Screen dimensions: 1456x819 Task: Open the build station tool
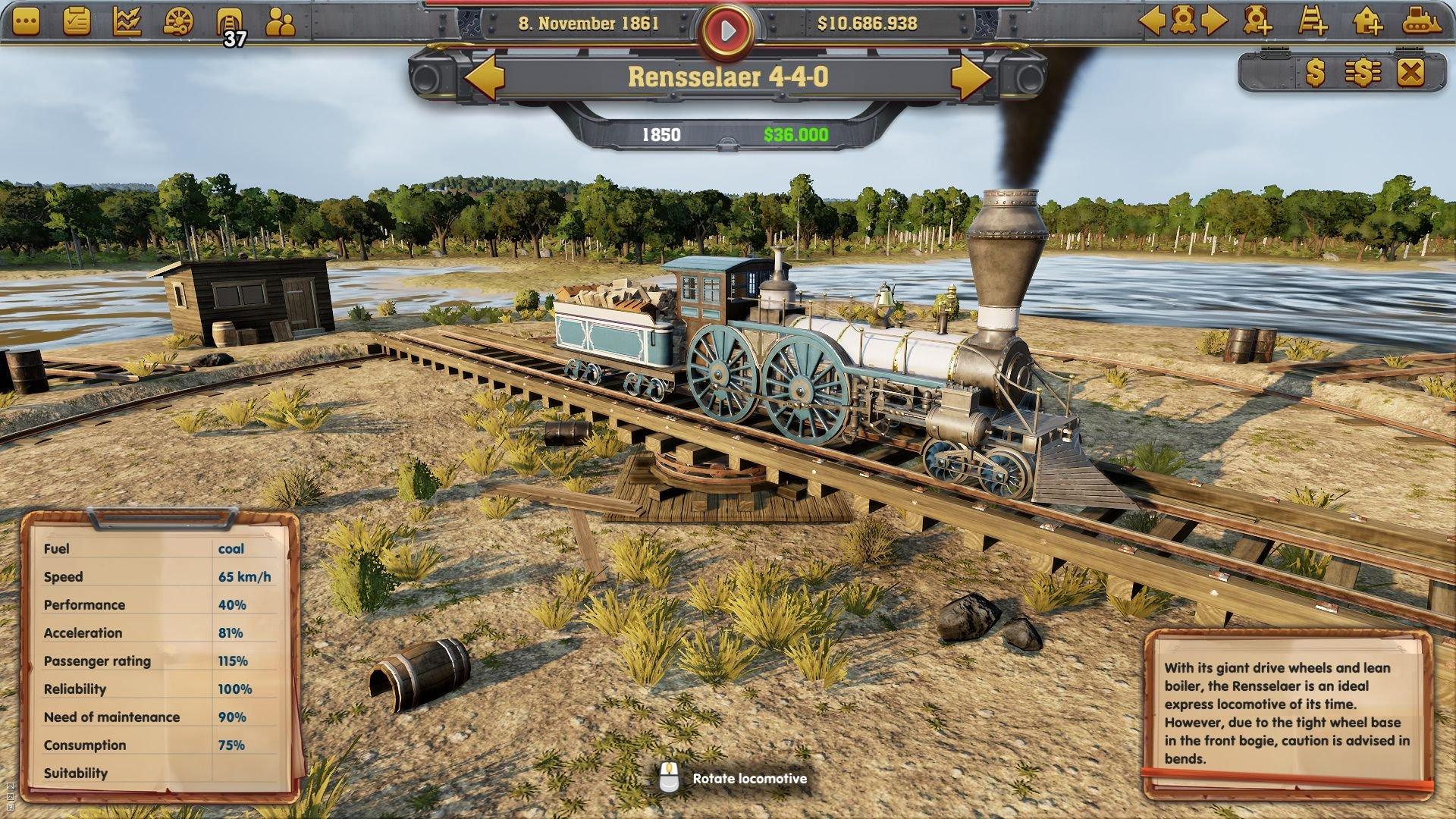point(1367,21)
